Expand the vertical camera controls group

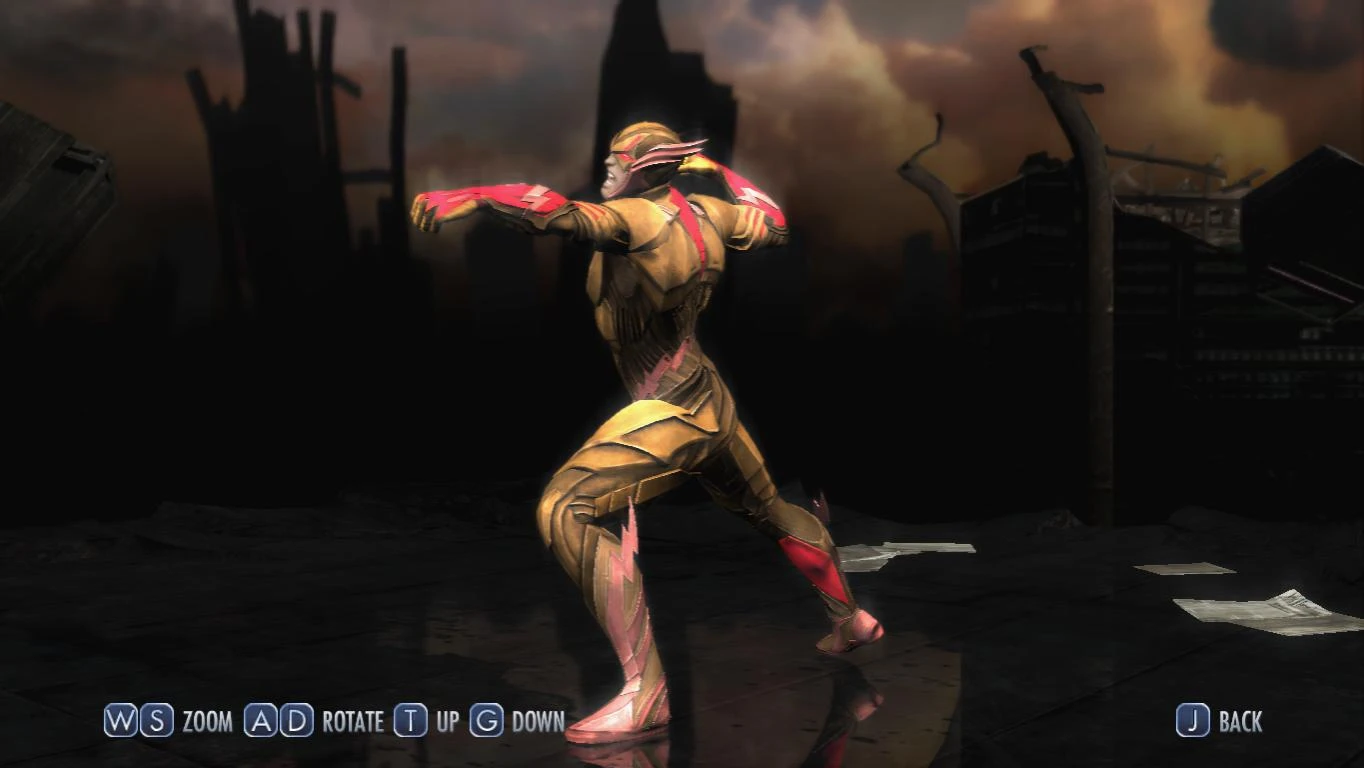[480, 720]
